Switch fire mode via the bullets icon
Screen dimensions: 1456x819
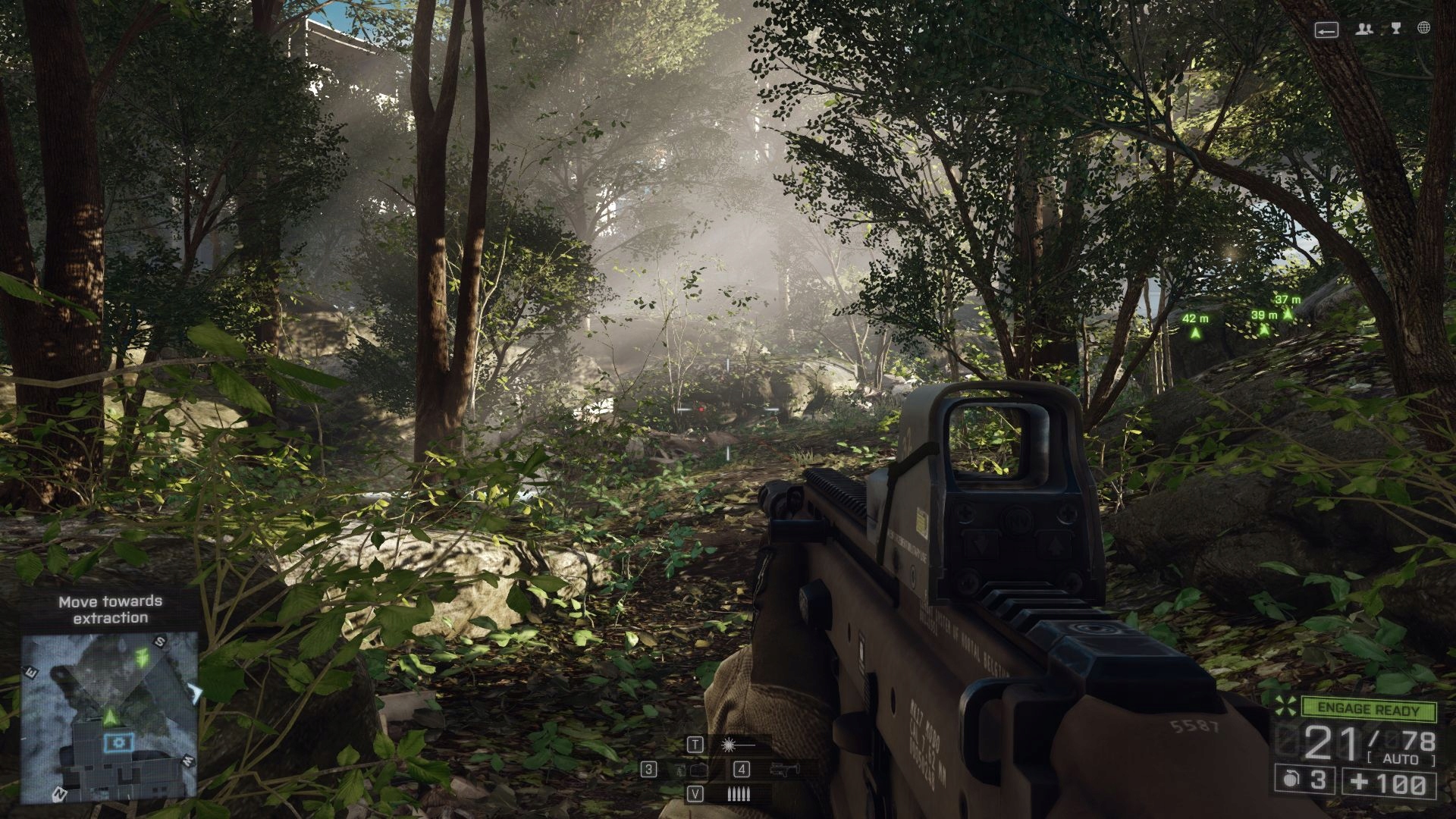click(738, 794)
